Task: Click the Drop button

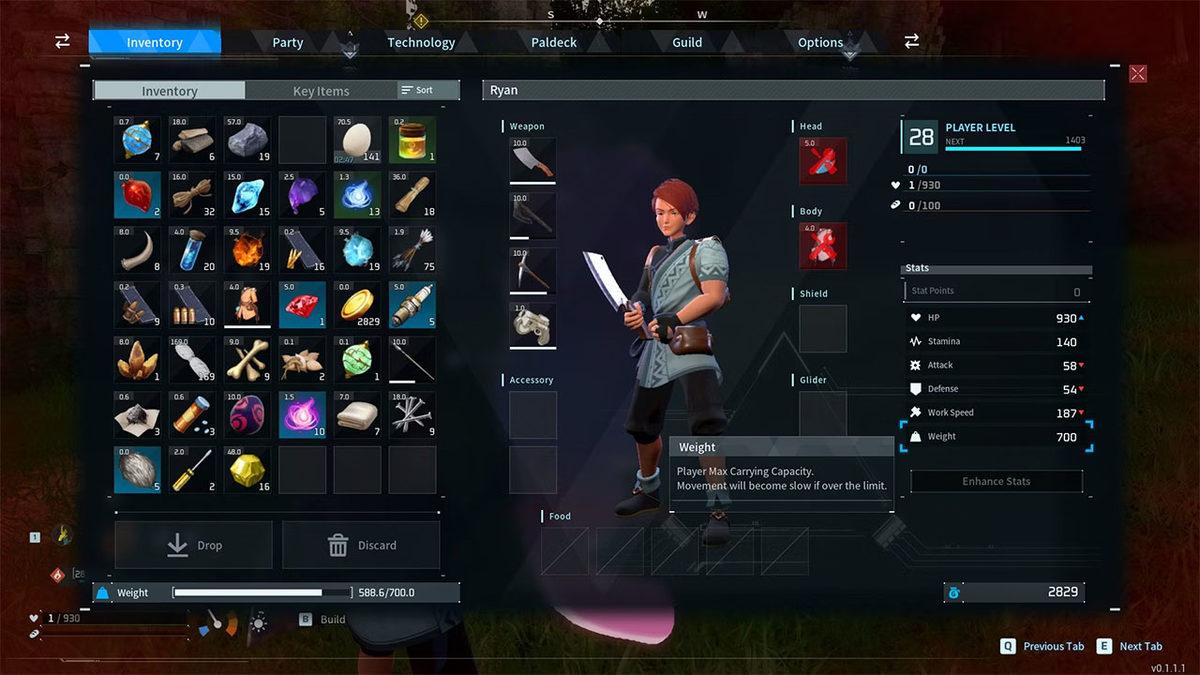Action: 194,545
